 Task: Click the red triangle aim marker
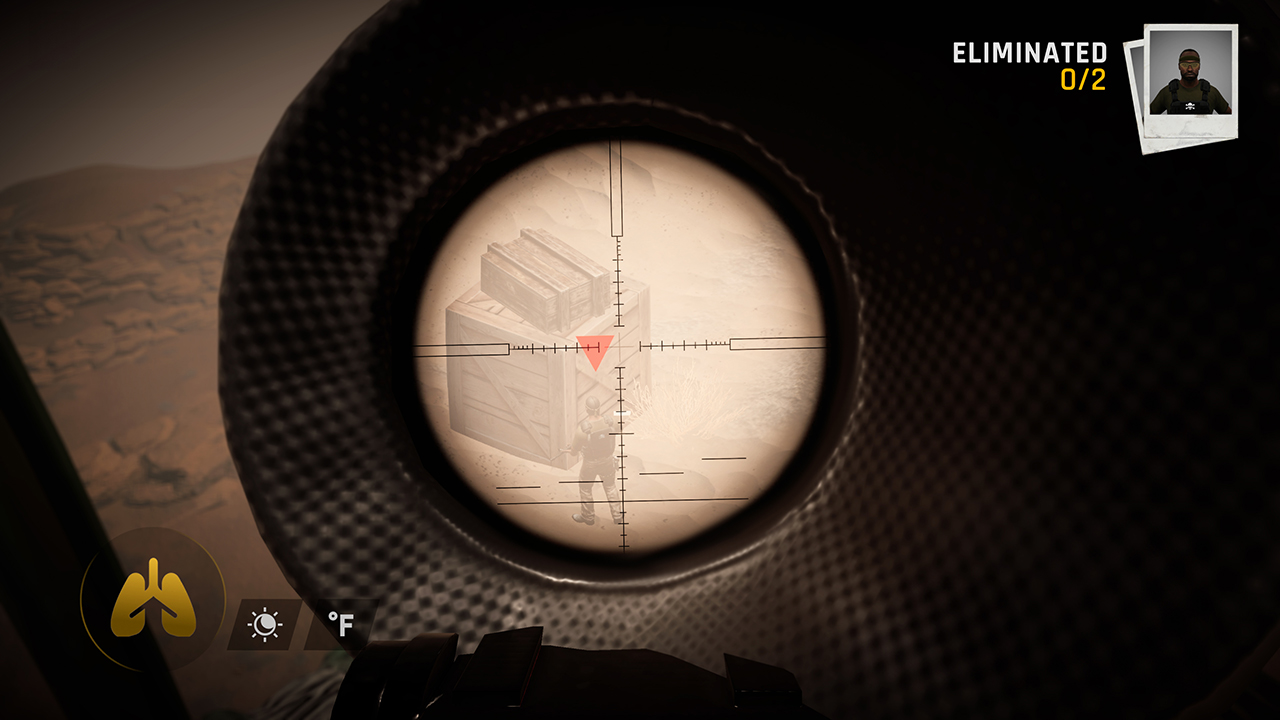(x=595, y=348)
